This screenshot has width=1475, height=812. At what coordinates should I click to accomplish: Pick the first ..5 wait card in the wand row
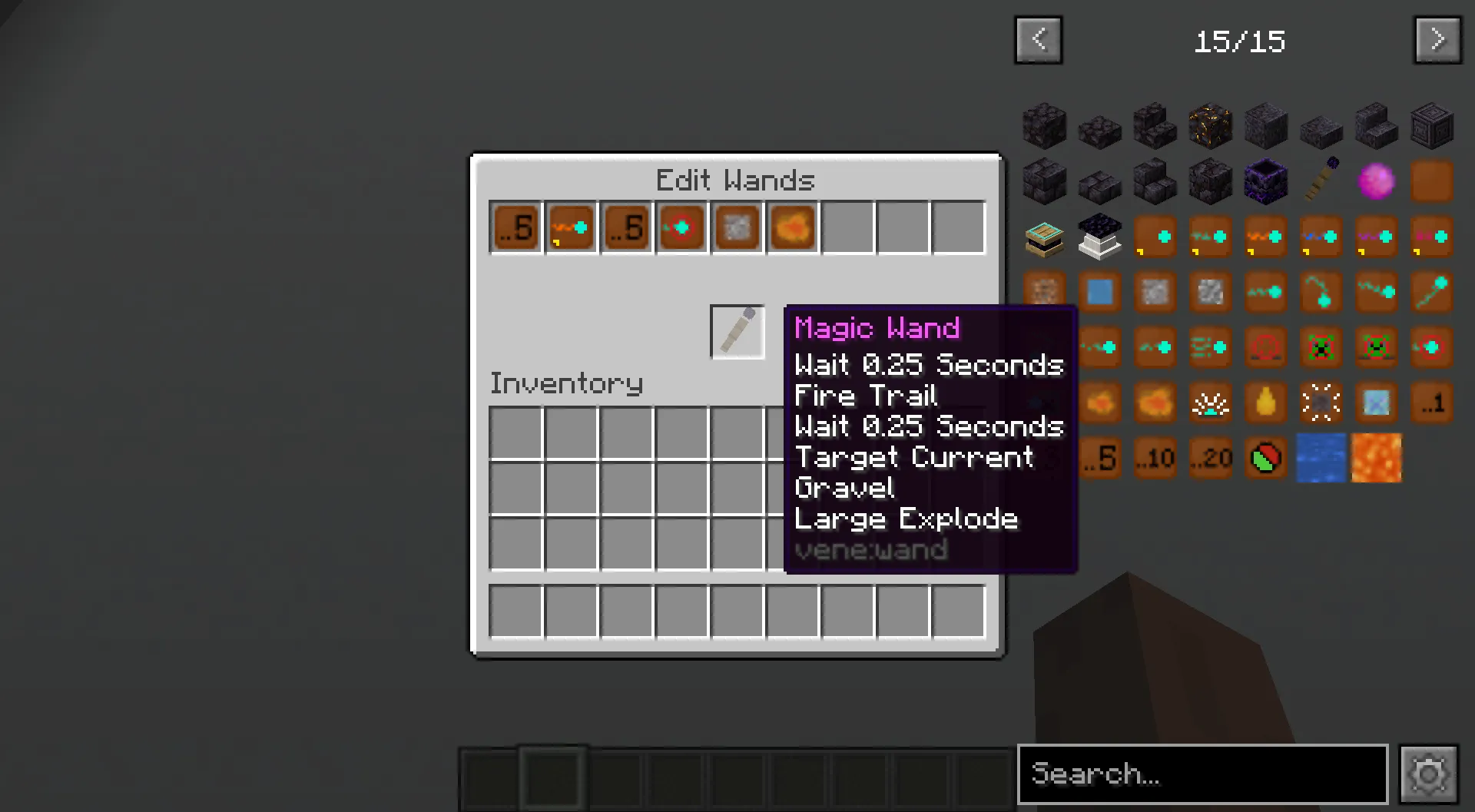click(x=515, y=227)
